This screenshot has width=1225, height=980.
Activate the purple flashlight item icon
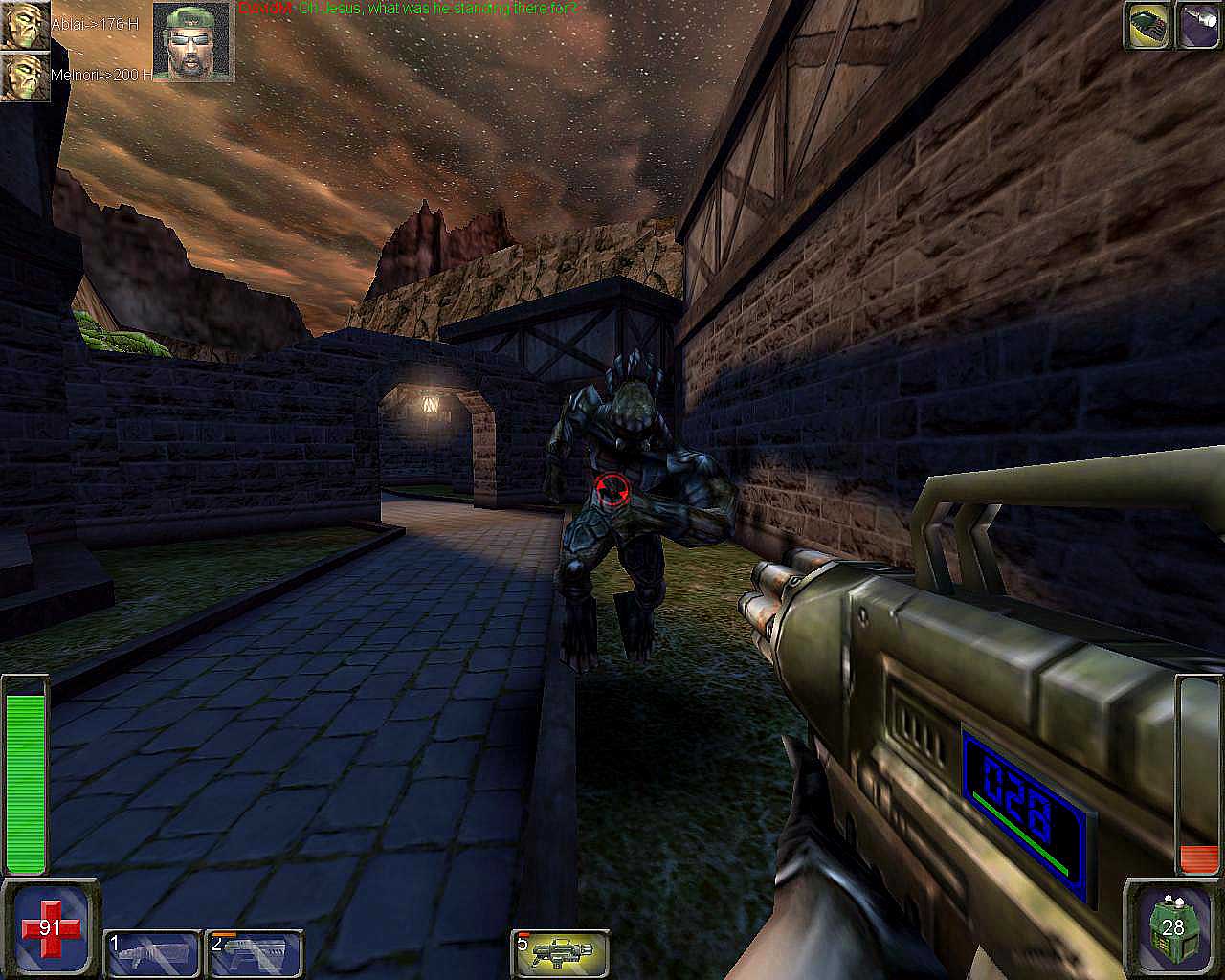(1199, 25)
